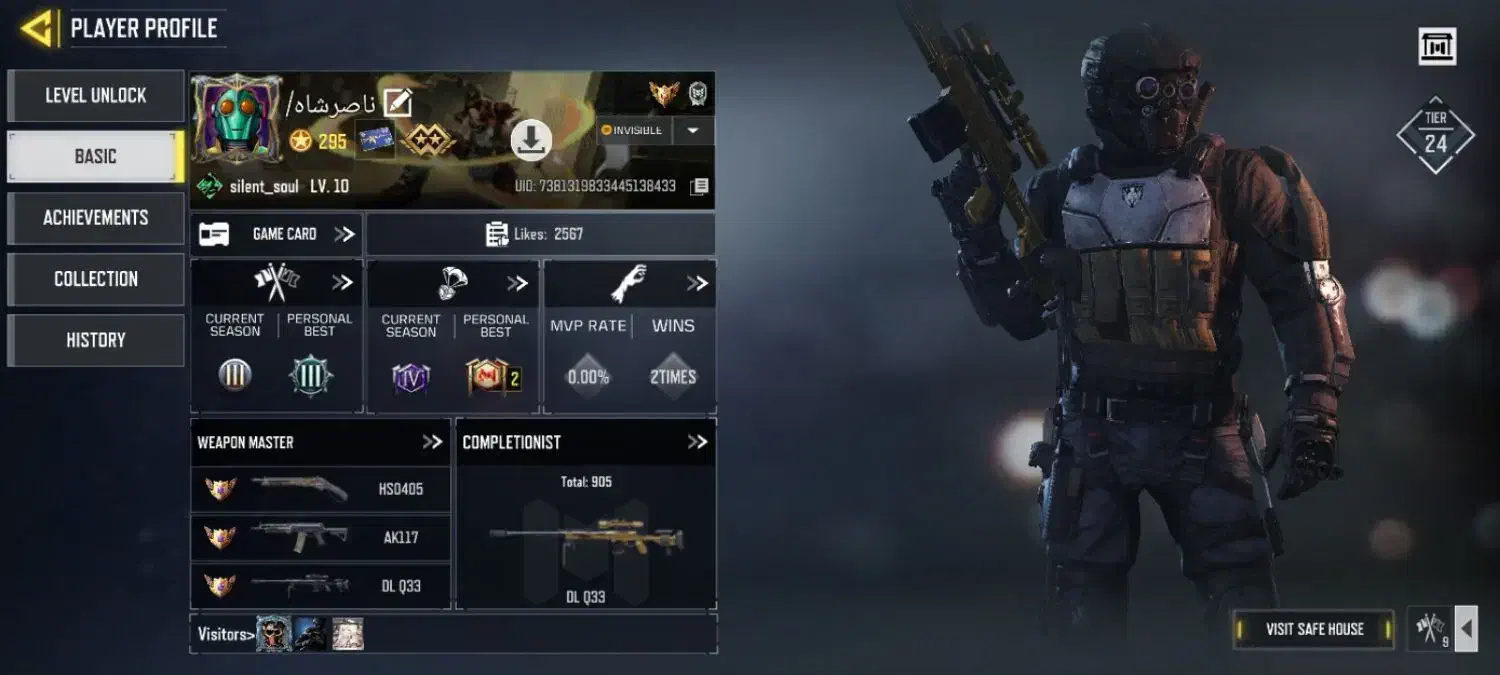Image resolution: width=1500 pixels, height=675 pixels.
Task: Open the Level Unlock tab
Action: click(96, 96)
